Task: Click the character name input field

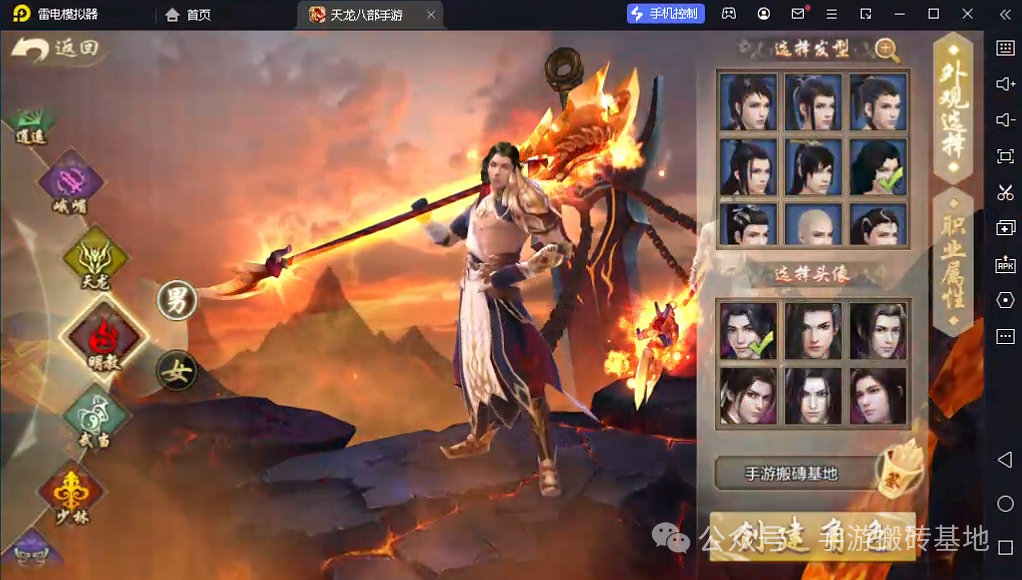Action: (792, 473)
